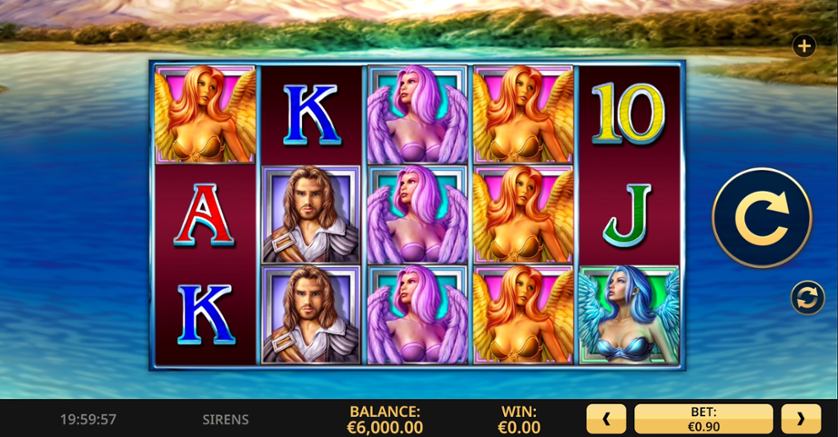Decrease the bet with the left arrow
838x437 pixels.
(606, 418)
